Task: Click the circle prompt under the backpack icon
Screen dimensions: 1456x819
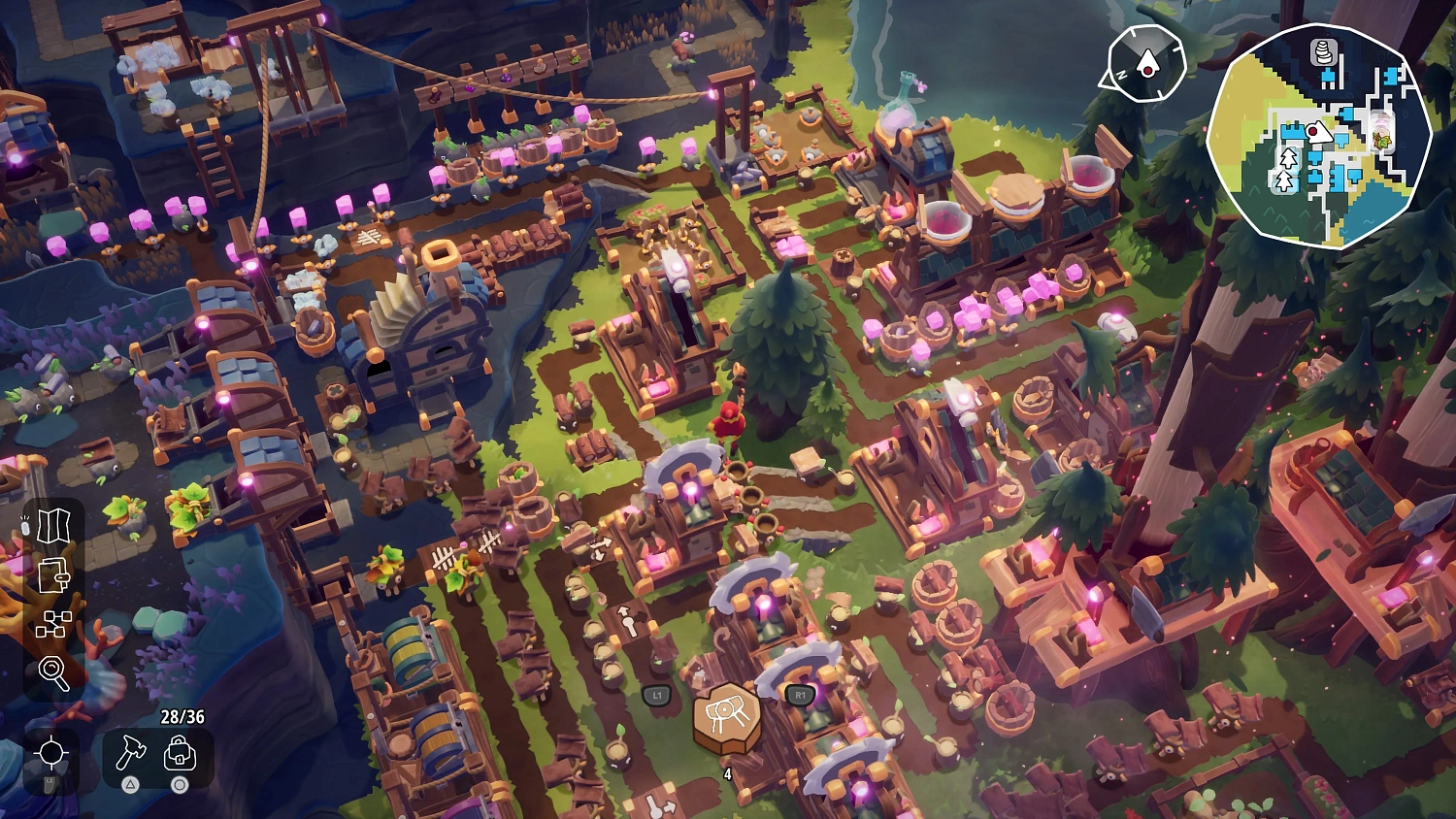Action: 179,784
